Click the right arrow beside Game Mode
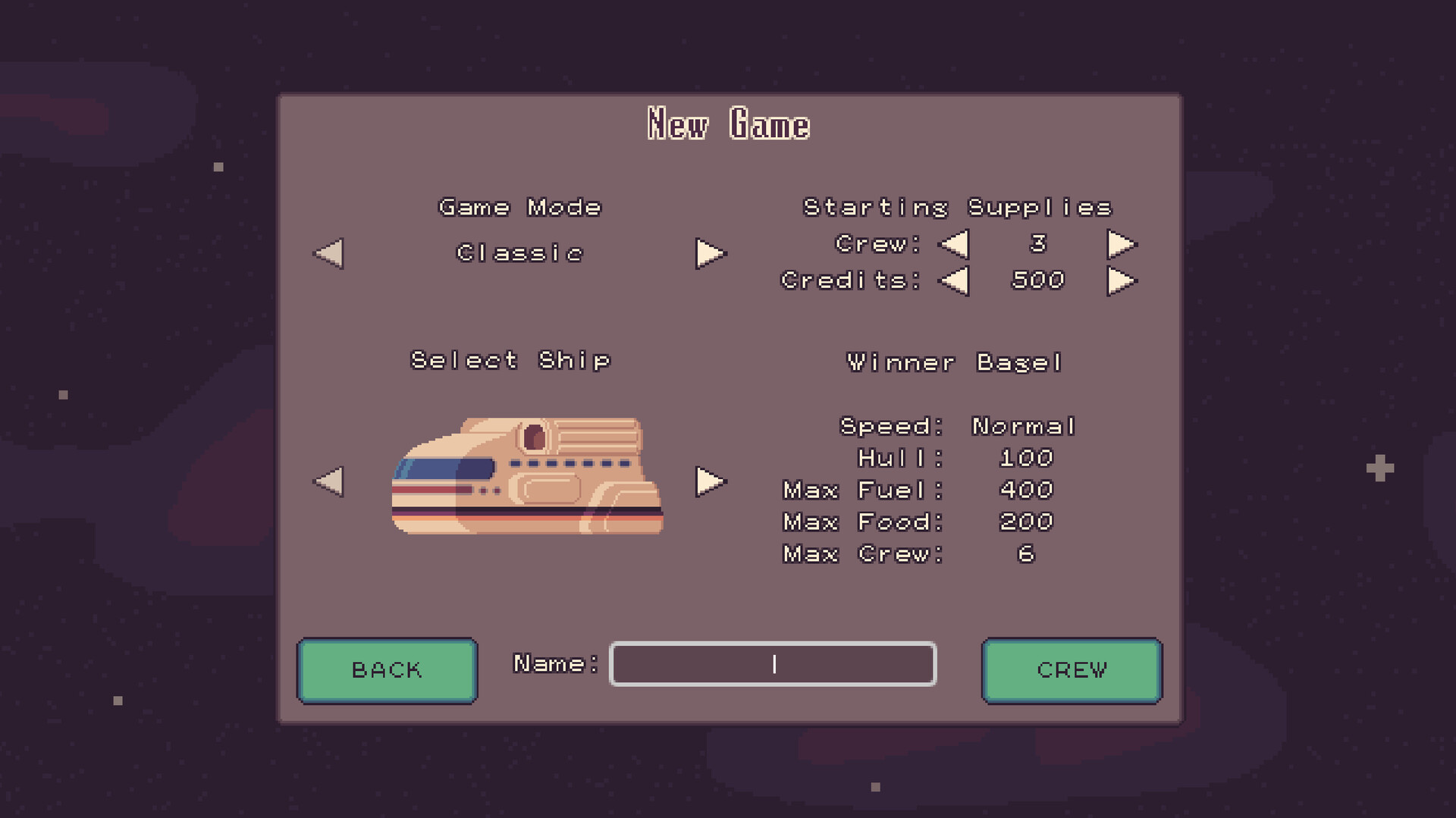The height and width of the screenshot is (818, 1456). point(710,254)
